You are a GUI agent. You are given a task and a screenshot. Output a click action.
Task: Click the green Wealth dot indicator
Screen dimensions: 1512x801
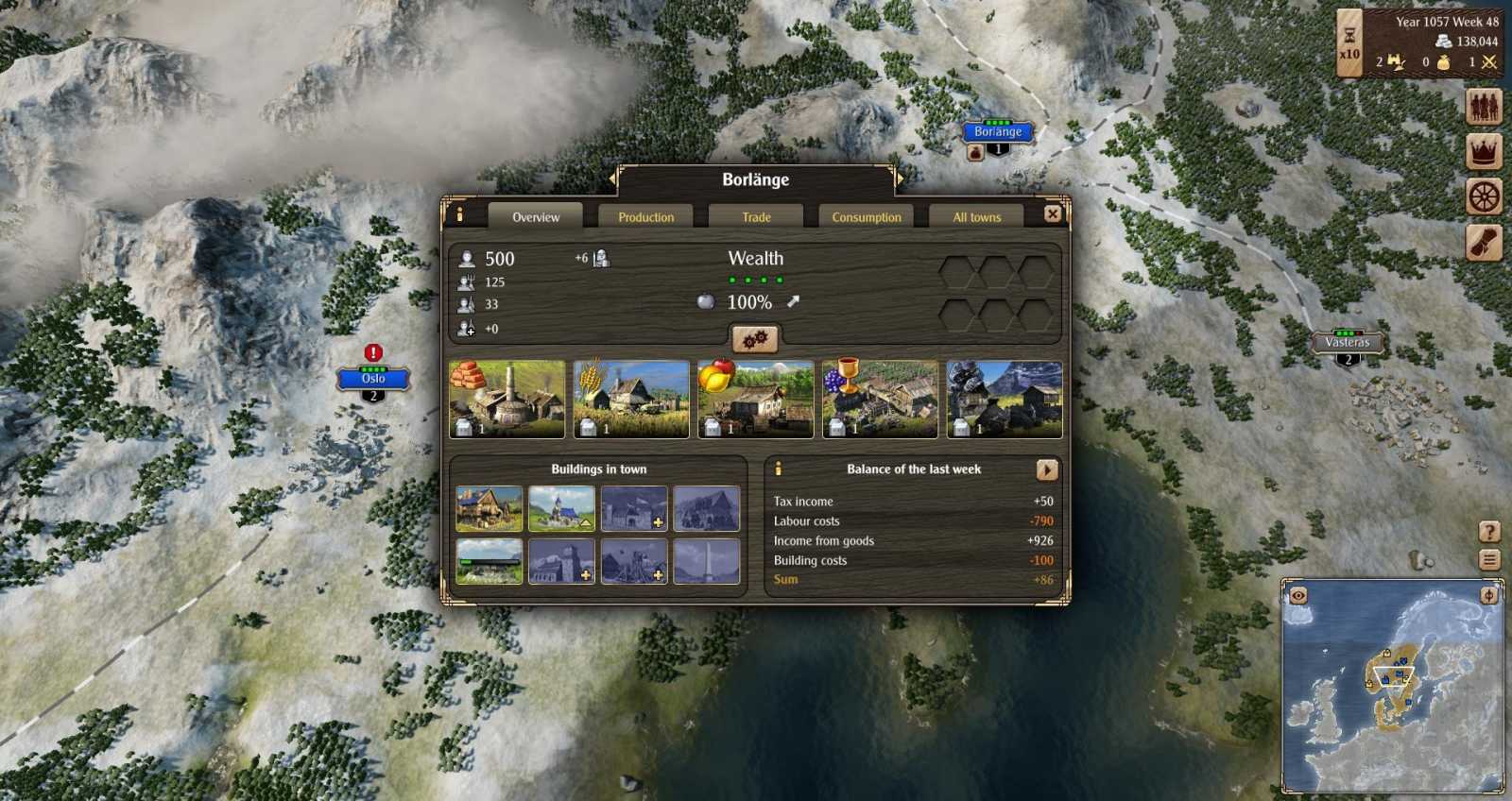(x=756, y=279)
